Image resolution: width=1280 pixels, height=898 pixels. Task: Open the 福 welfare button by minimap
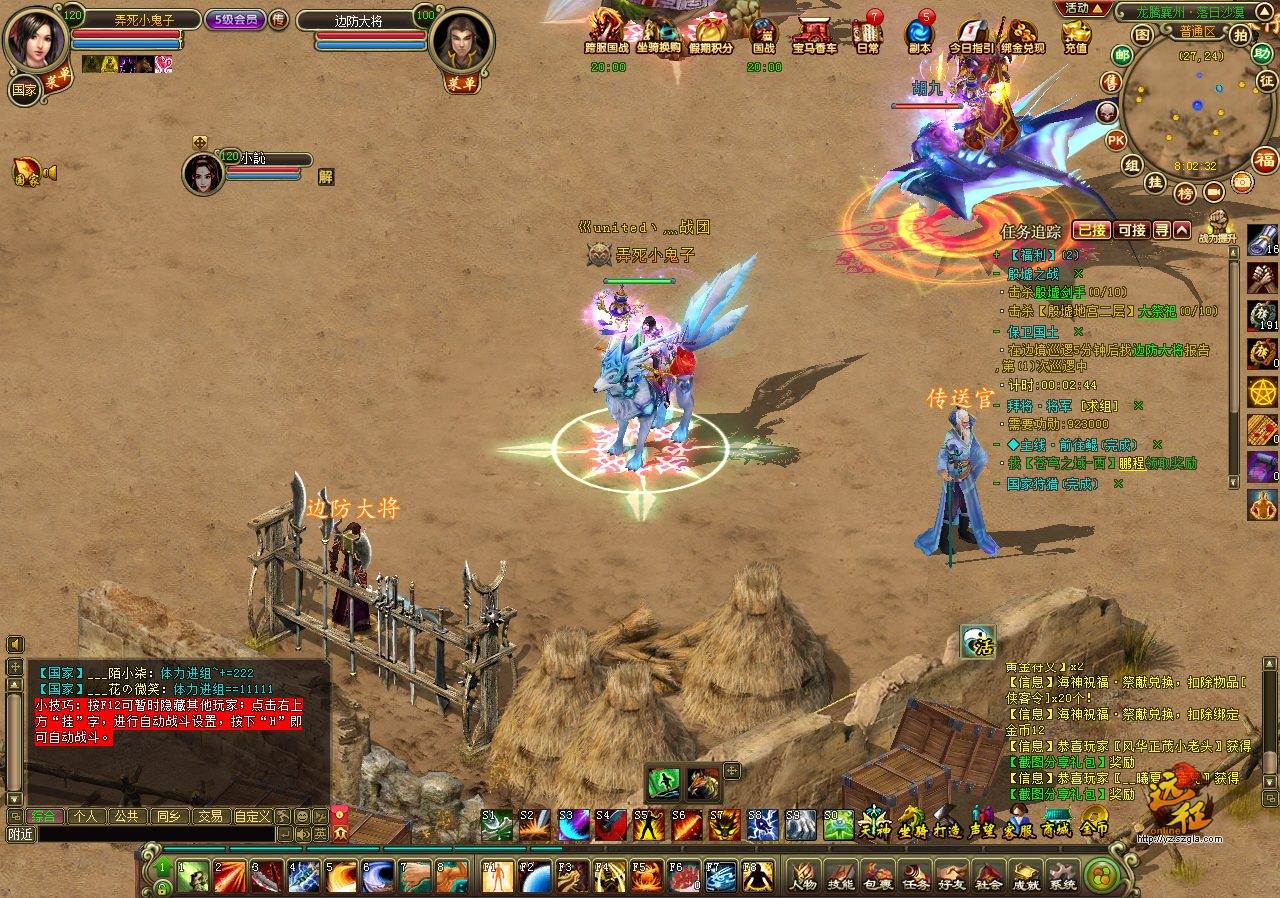pyautogui.click(x=1265, y=160)
